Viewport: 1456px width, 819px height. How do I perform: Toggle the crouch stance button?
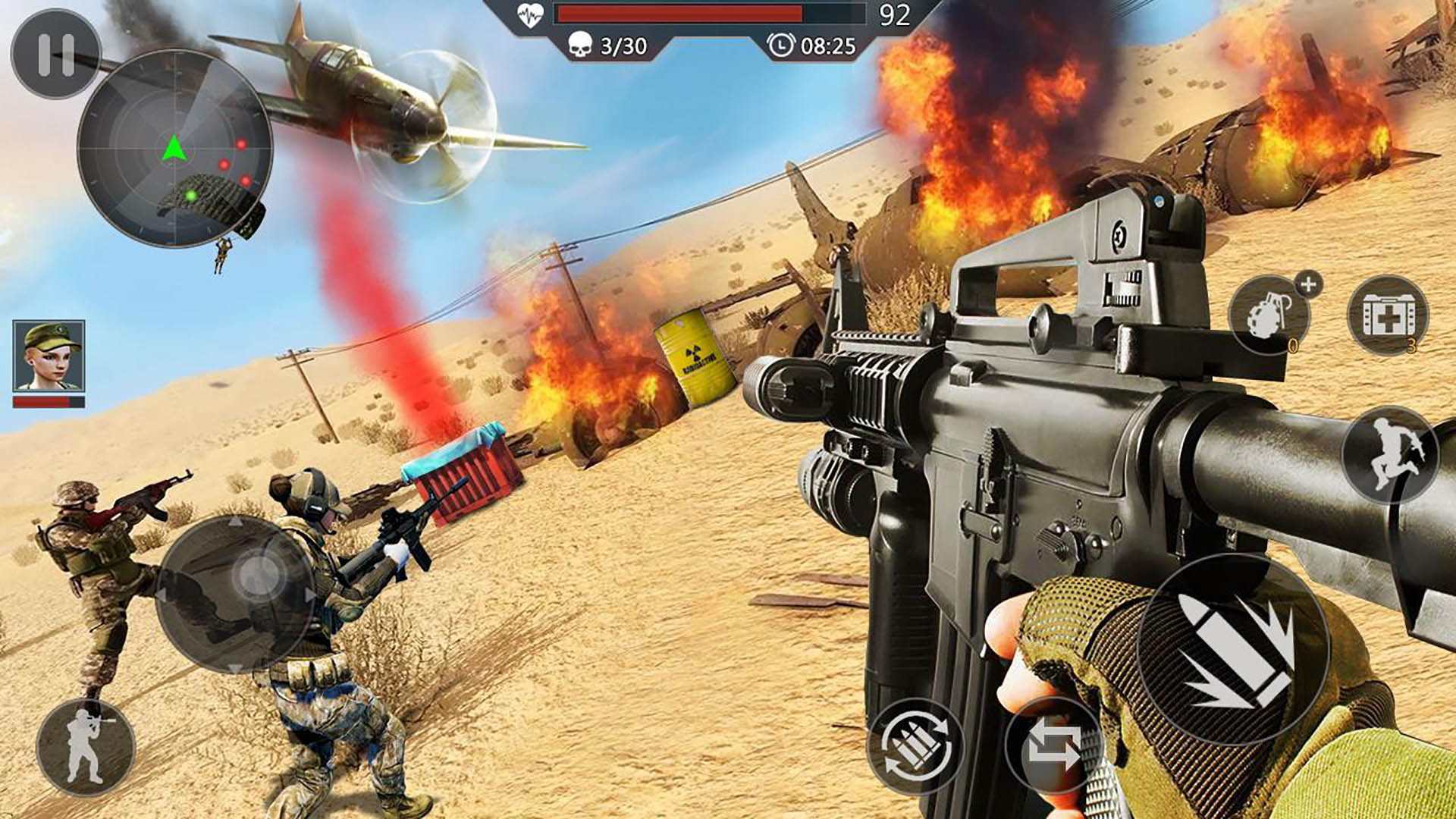click(x=85, y=746)
